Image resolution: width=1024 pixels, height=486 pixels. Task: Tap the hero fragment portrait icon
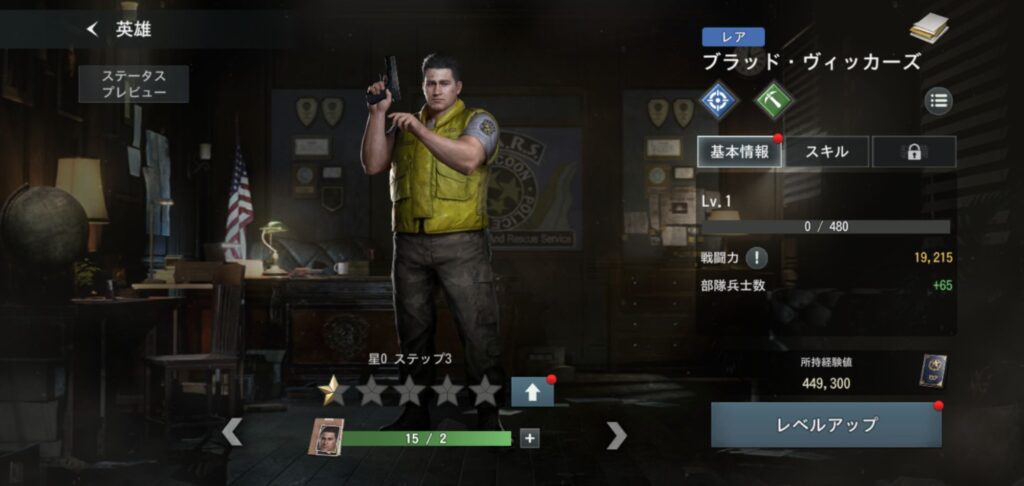[325, 437]
